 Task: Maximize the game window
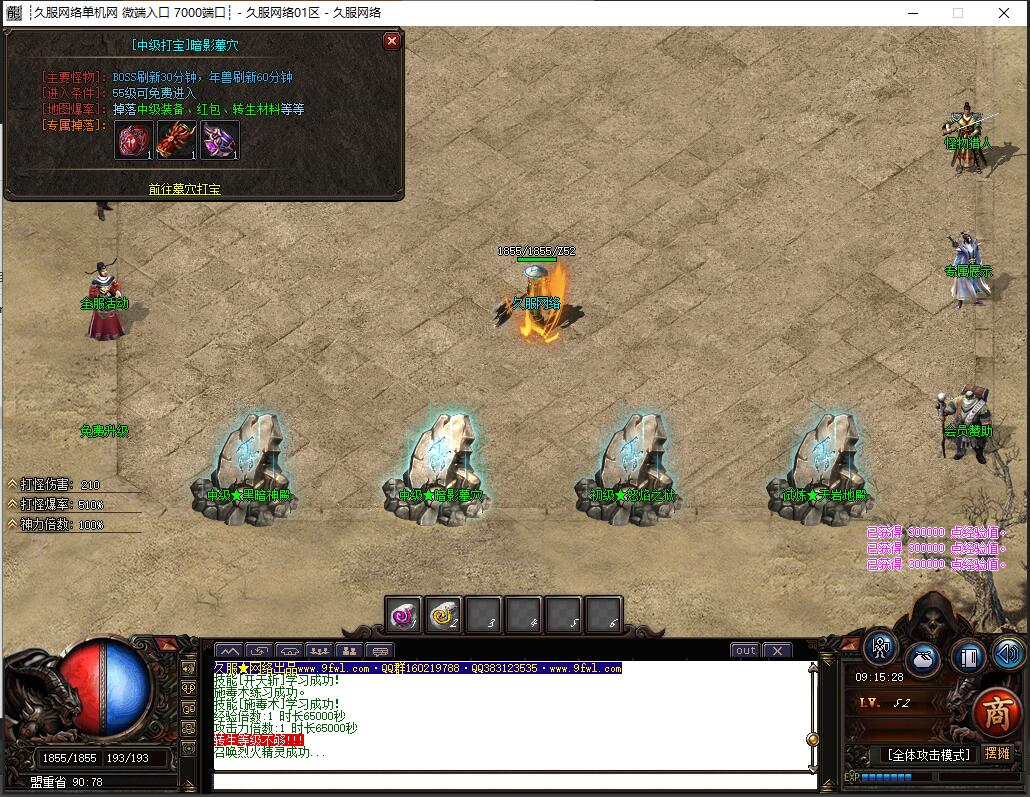(x=958, y=13)
